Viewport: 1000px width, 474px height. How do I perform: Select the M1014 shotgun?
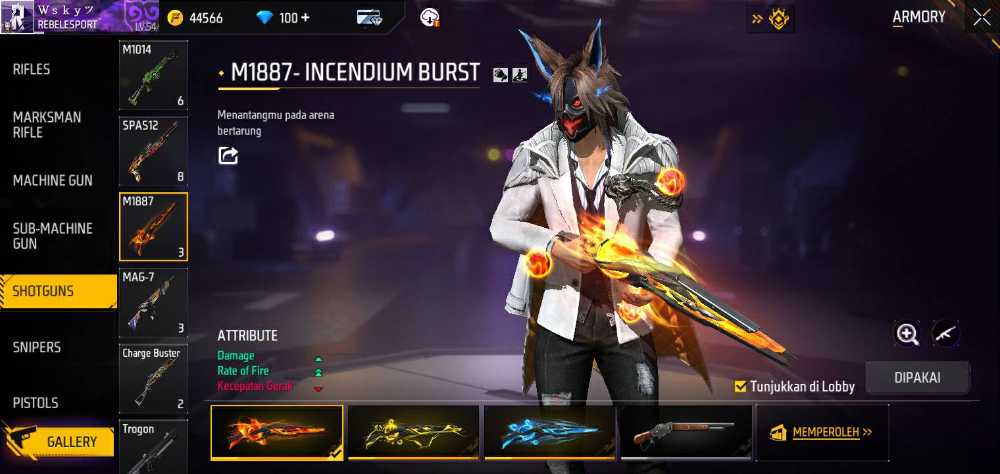(x=153, y=76)
